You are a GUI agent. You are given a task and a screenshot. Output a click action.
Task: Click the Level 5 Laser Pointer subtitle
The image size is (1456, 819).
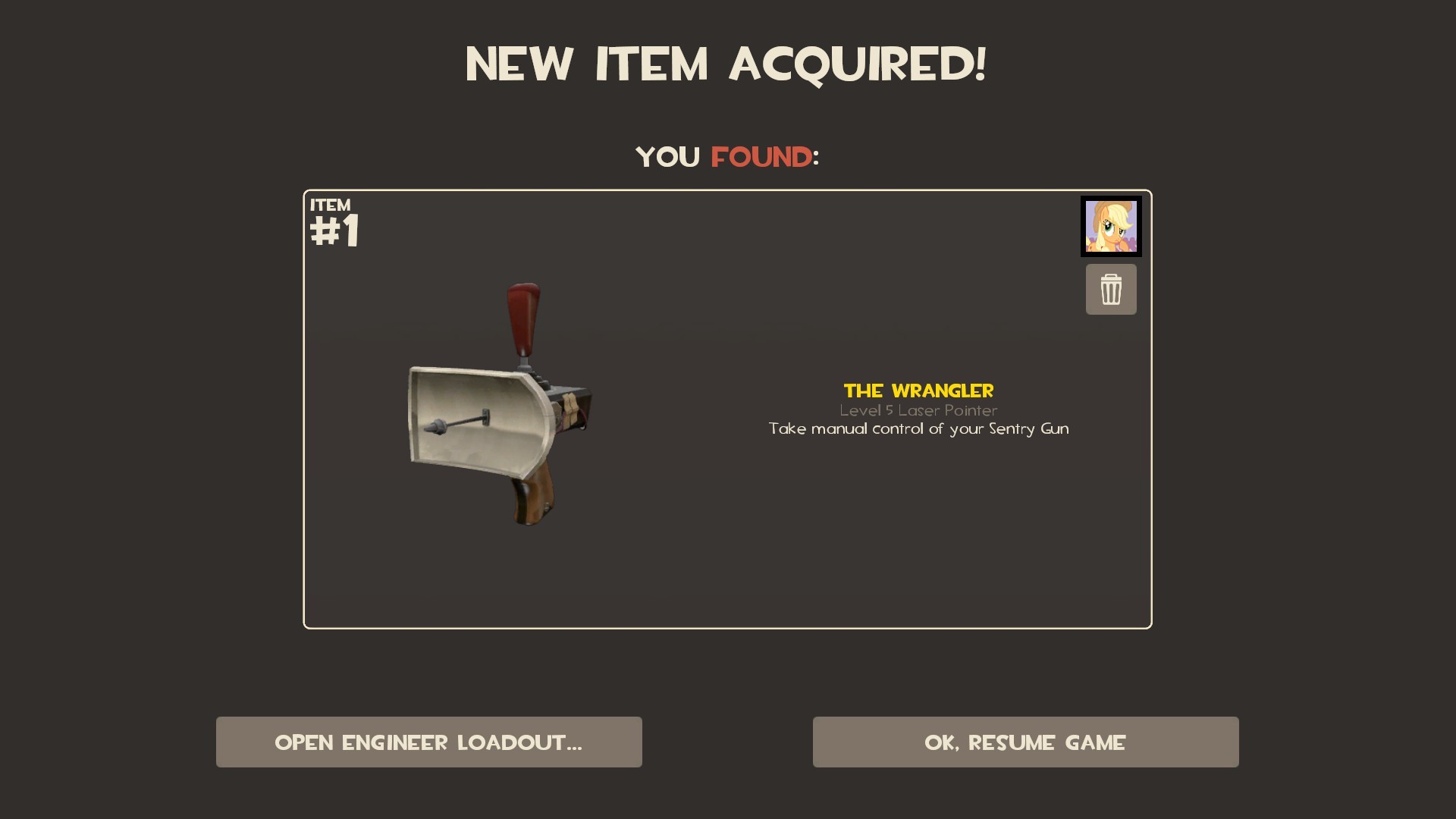point(918,410)
